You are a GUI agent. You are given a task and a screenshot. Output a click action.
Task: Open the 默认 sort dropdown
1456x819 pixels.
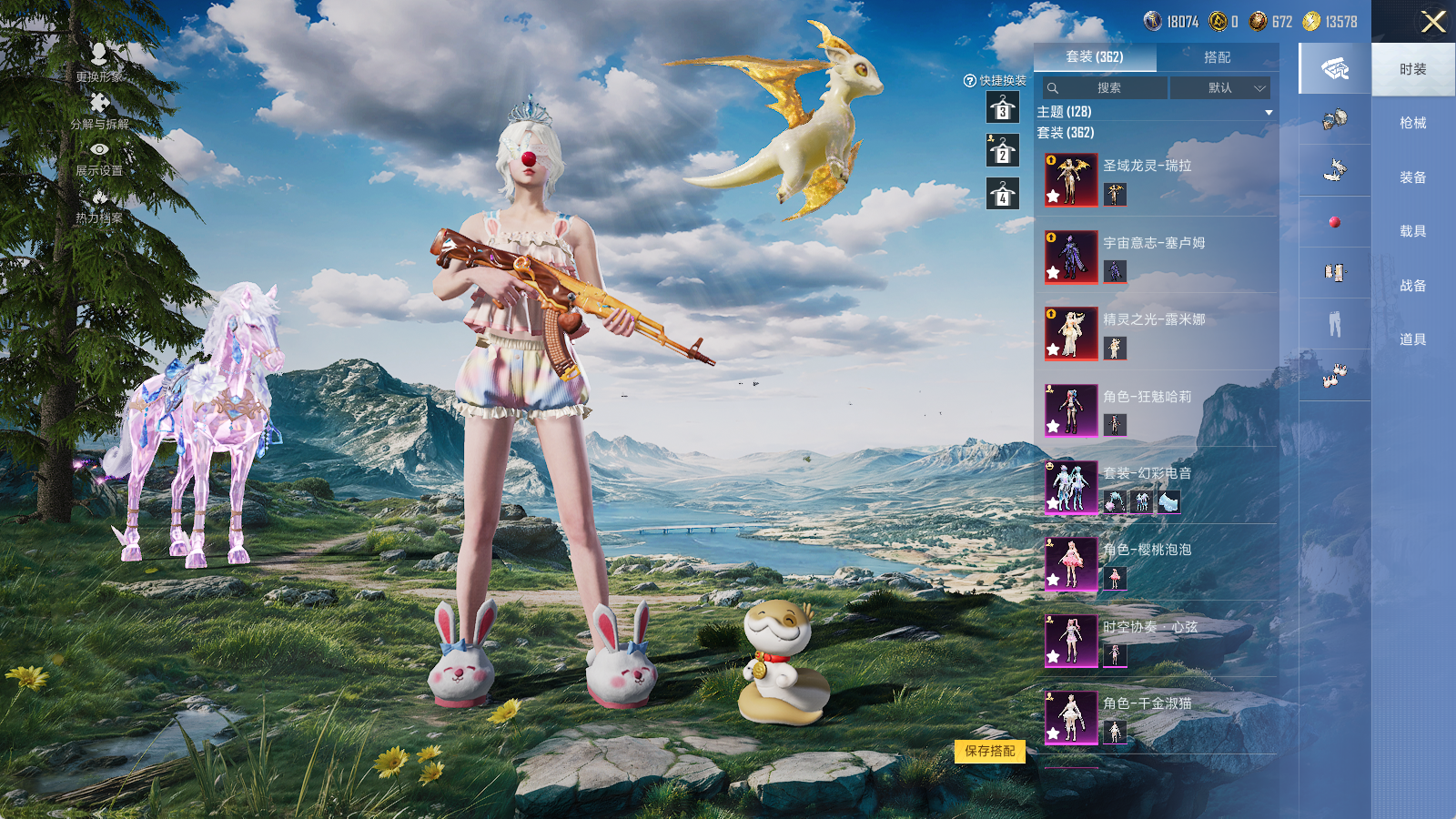(1219, 88)
